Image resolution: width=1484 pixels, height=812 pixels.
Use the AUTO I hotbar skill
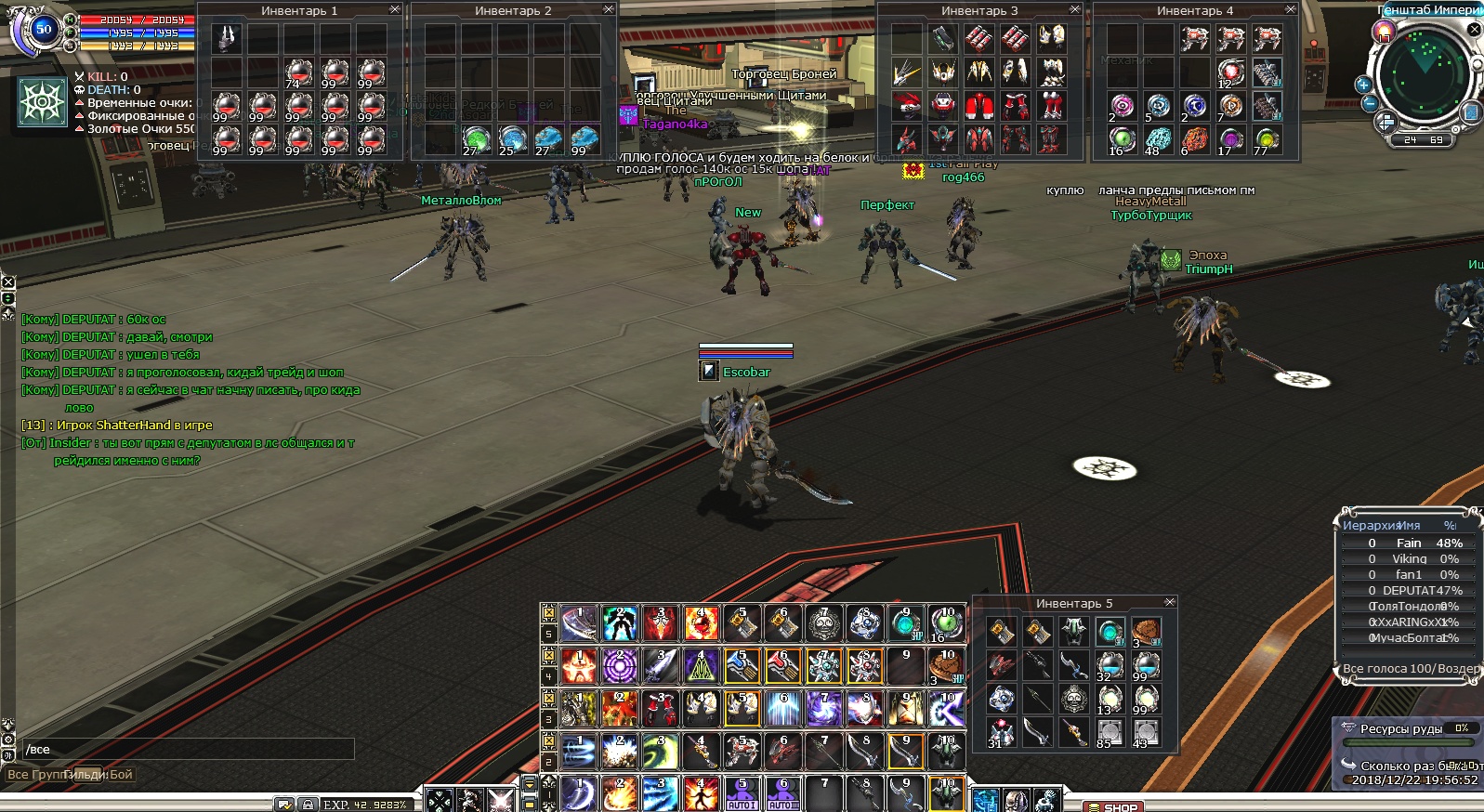tap(742, 794)
